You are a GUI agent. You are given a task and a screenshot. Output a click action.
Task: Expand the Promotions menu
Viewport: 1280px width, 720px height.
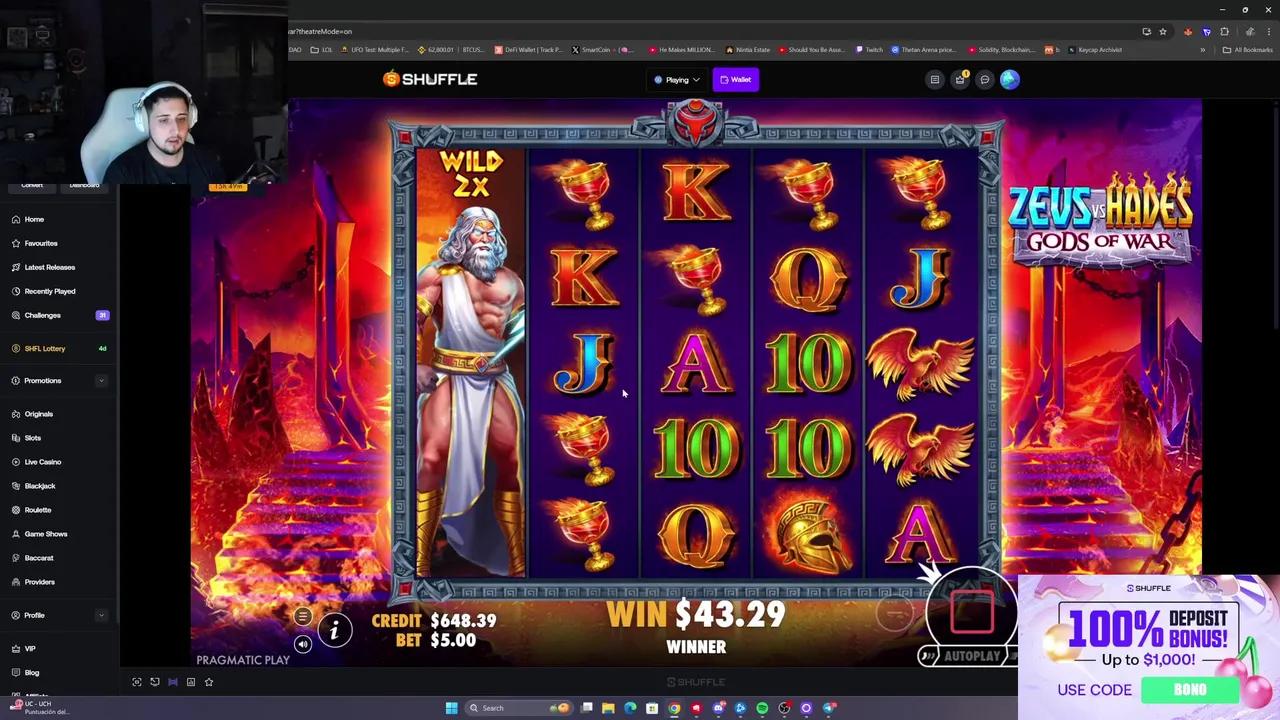coord(42,380)
